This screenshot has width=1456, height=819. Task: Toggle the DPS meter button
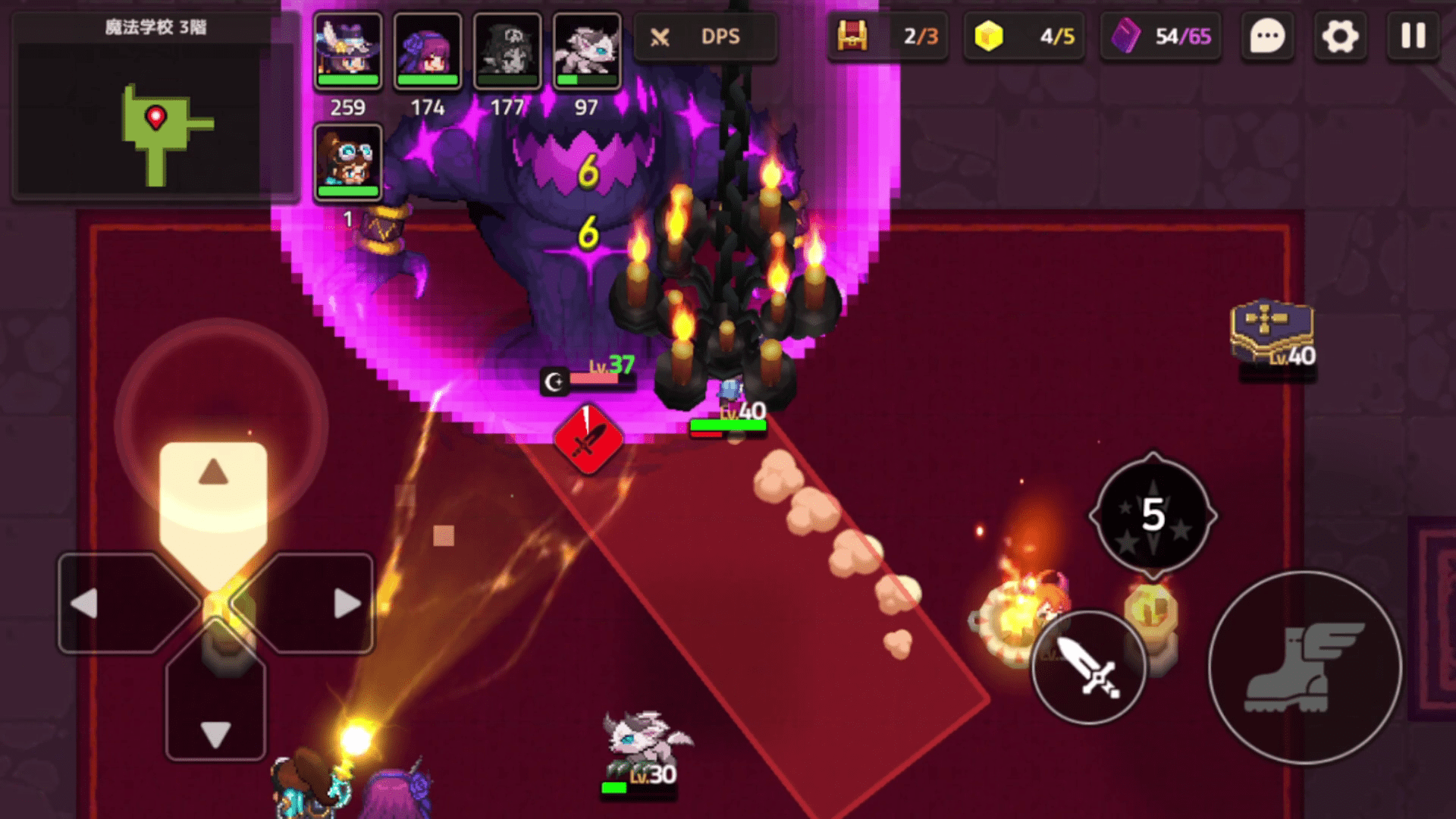coord(704,36)
